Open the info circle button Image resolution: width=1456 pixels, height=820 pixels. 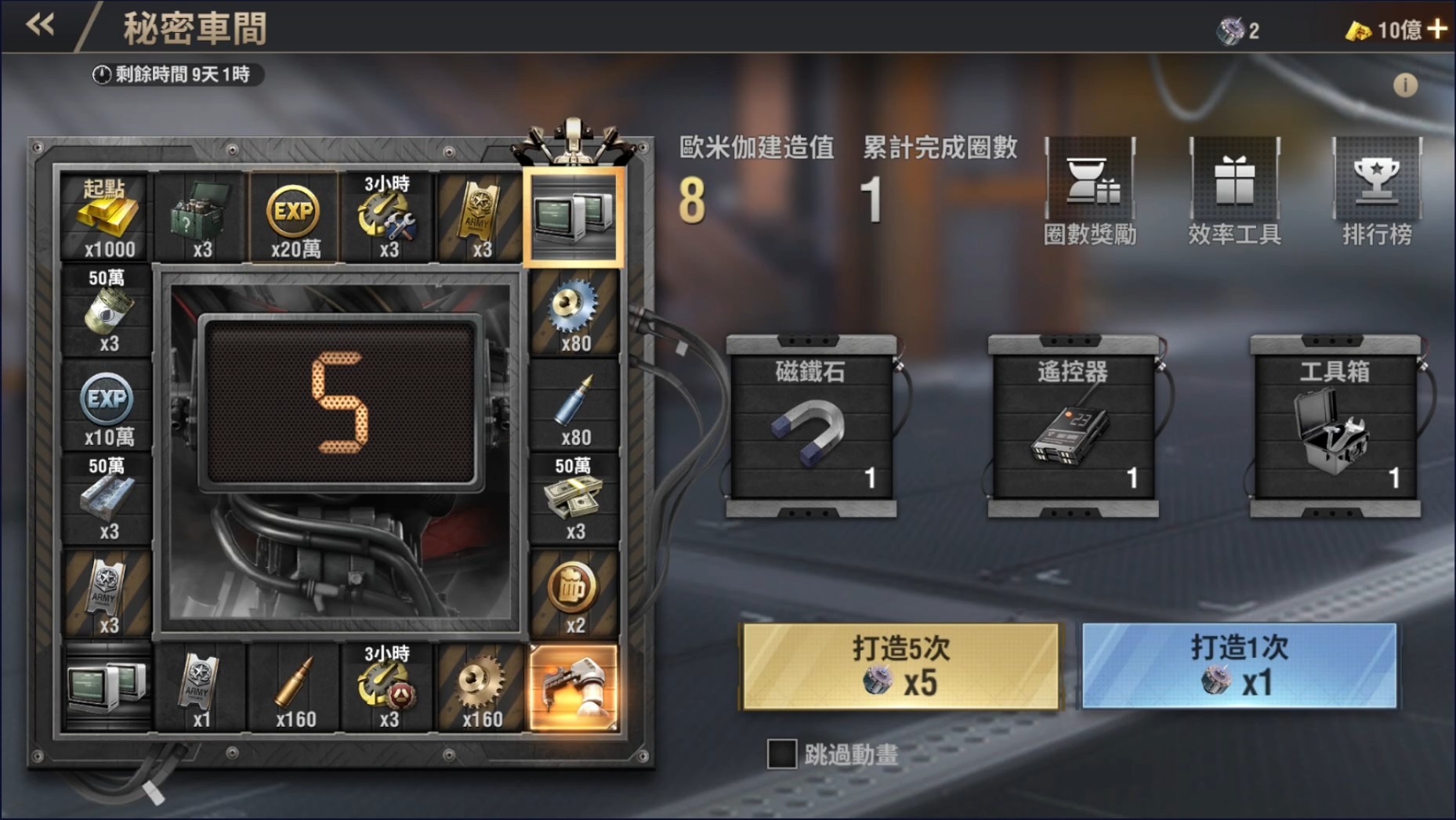click(1407, 86)
